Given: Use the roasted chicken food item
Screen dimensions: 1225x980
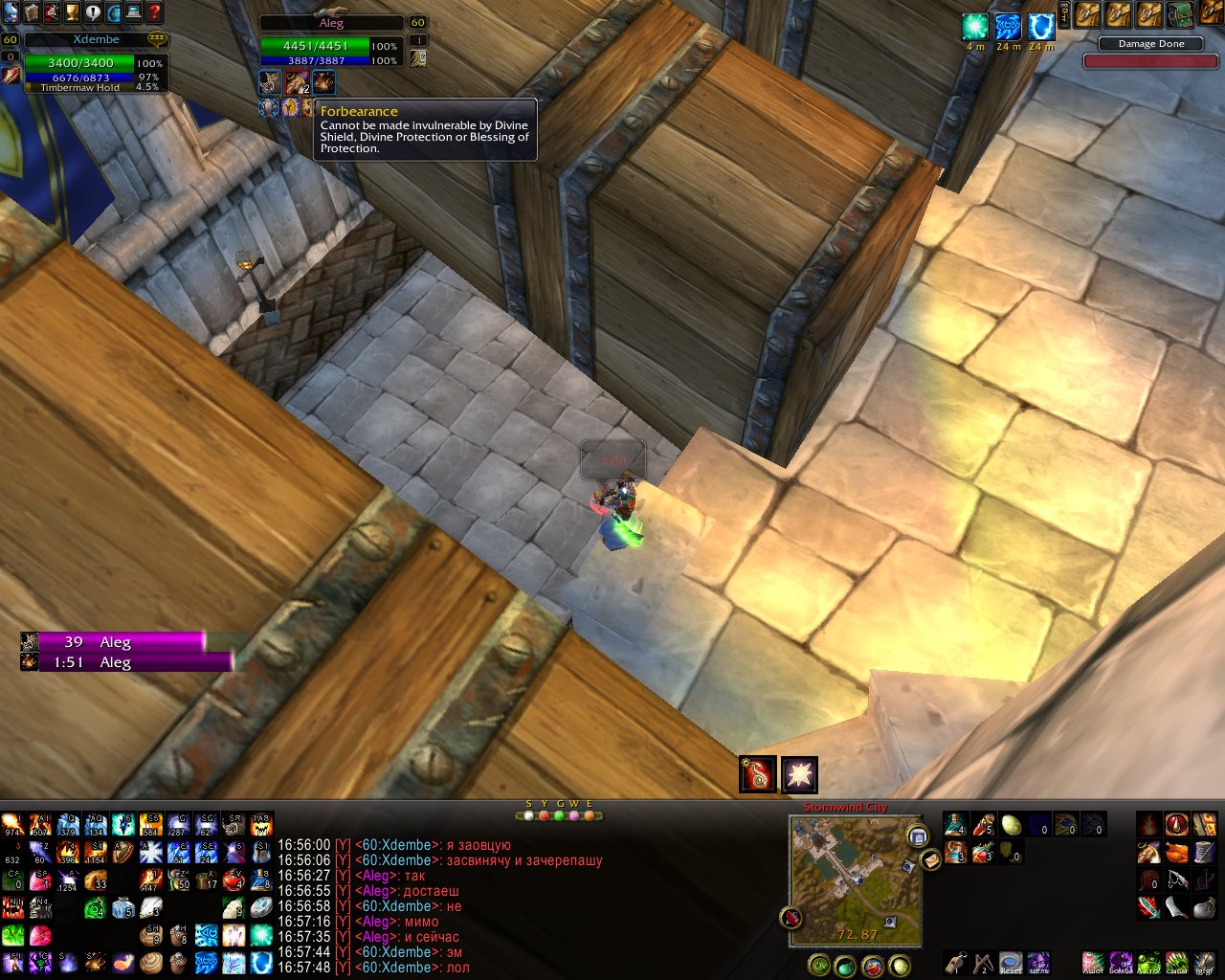Looking at the screenshot, I should [x=1176, y=852].
